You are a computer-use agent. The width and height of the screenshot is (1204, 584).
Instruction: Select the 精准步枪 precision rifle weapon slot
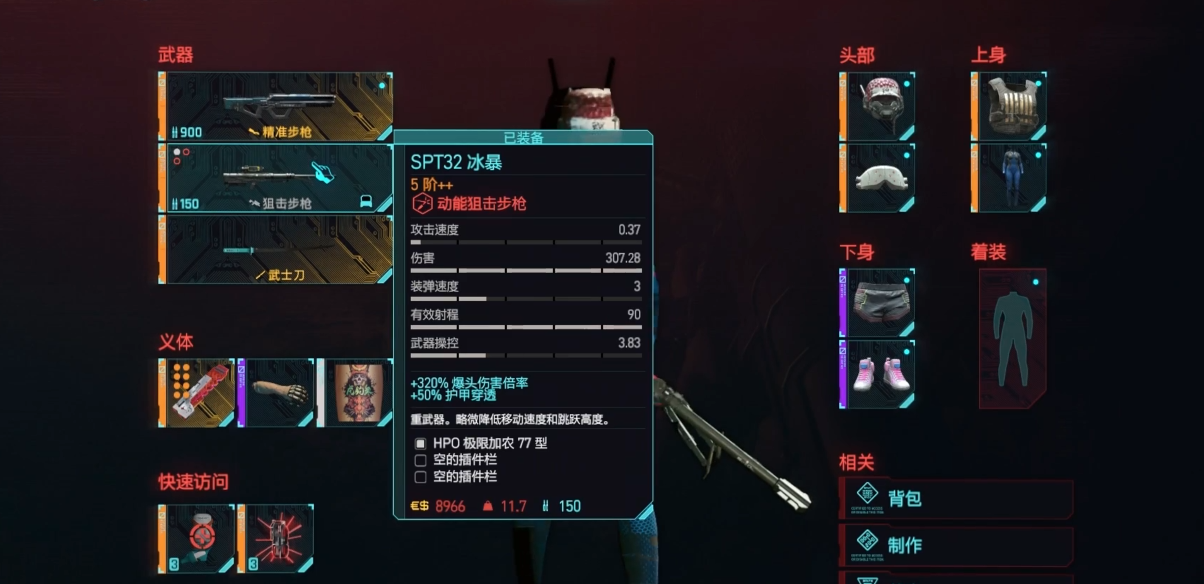tap(276, 106)
